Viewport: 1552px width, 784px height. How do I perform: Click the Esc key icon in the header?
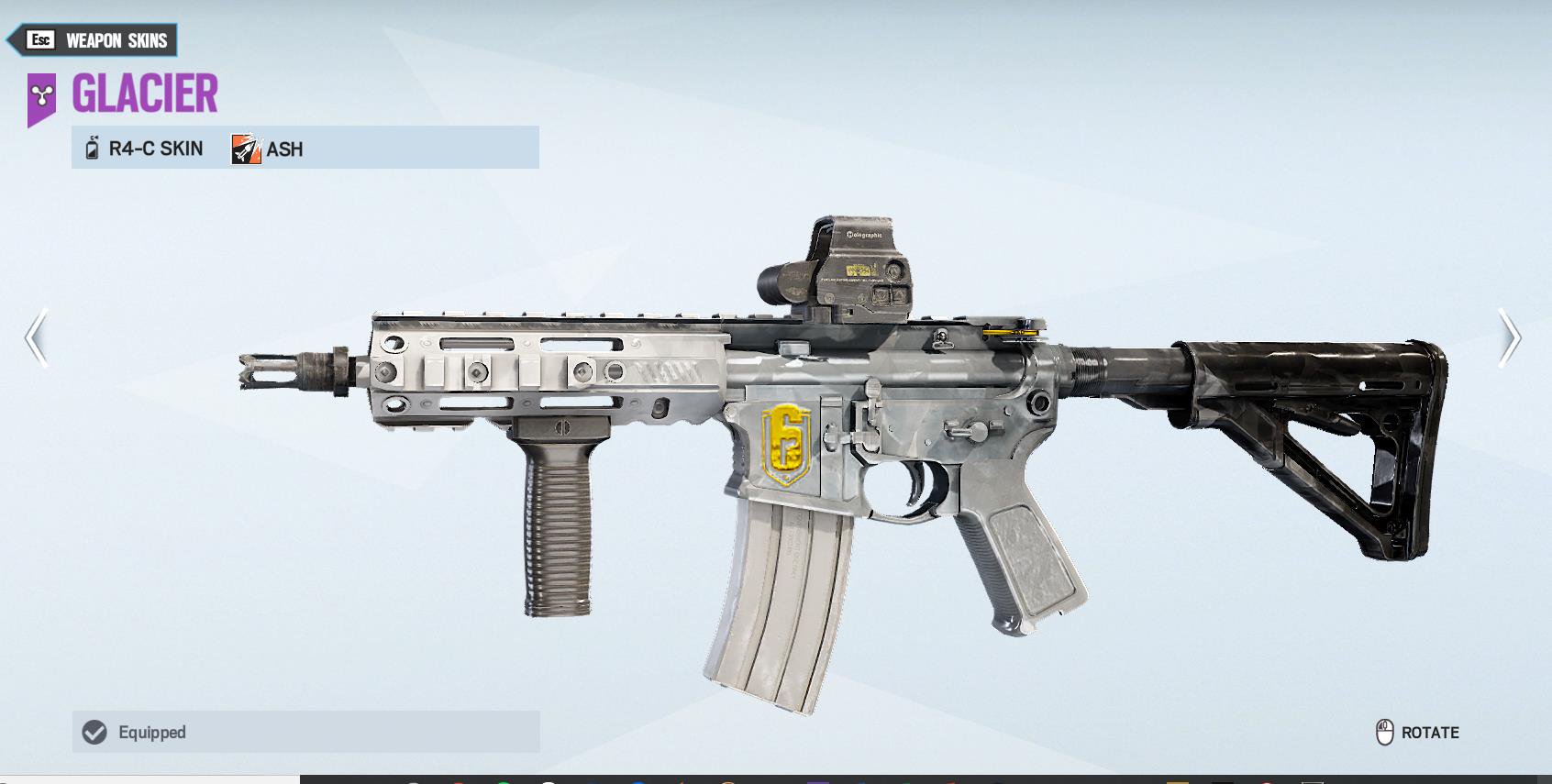(x=39, y=39)
